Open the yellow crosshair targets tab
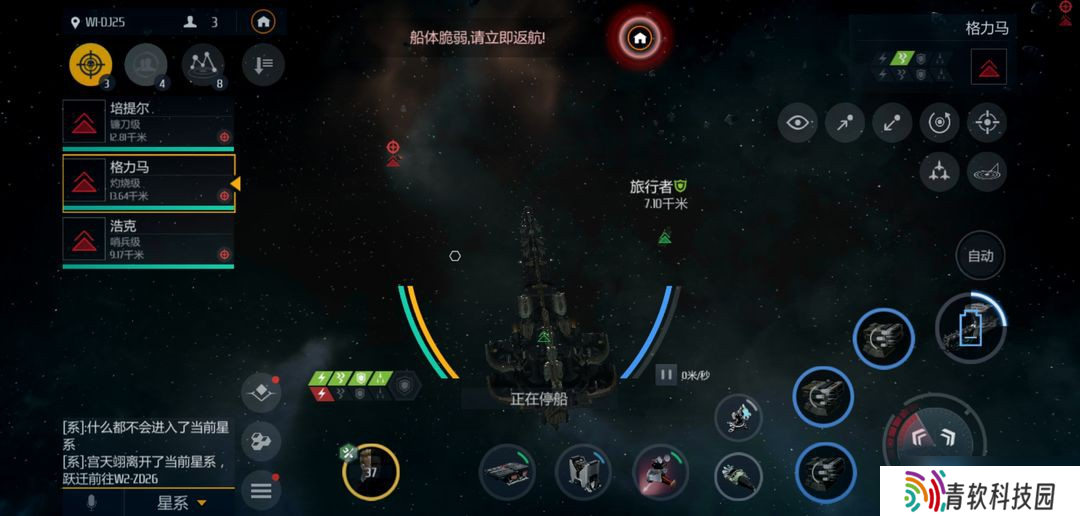Viewport: 1080px width, 516px height. coord(91,65)
